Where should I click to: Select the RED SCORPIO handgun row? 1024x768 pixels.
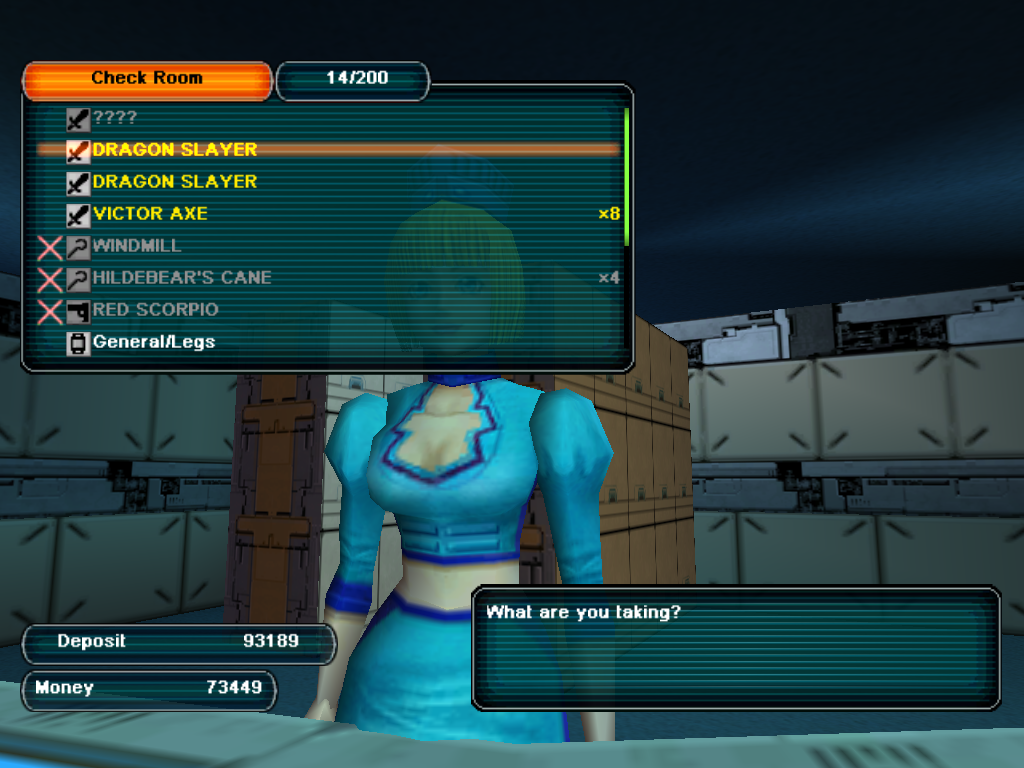click(x=155, y=310)
